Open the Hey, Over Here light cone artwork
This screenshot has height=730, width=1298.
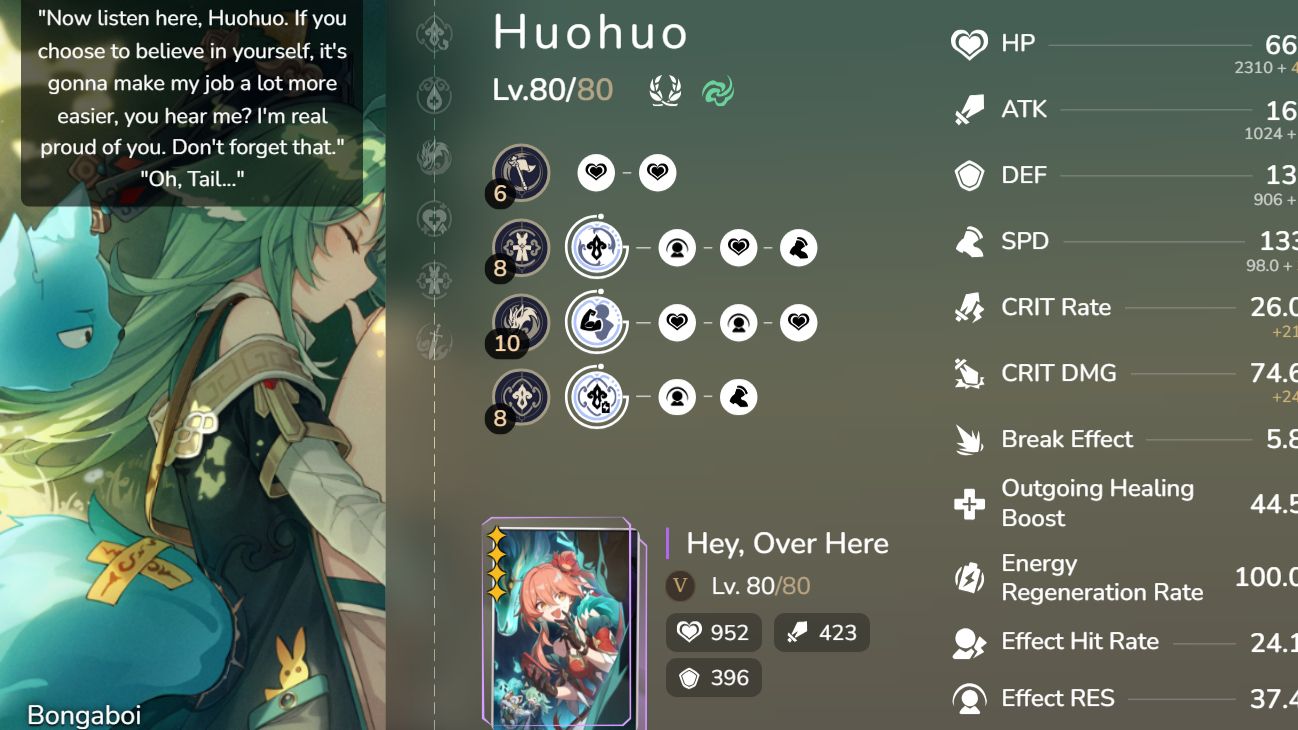pyautogui.click(x=560, y=620)
